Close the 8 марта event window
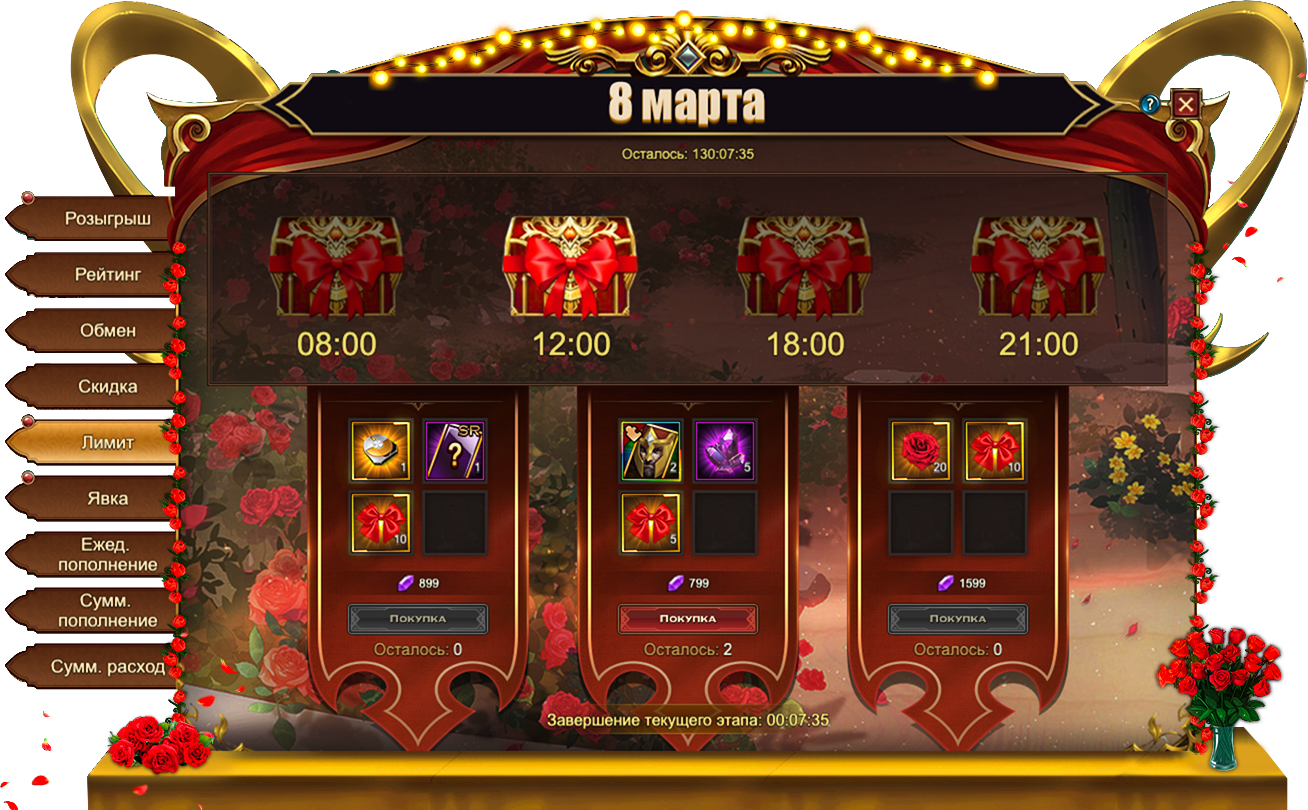Viewport: 1308px width, 810px height. (1185, 104)
